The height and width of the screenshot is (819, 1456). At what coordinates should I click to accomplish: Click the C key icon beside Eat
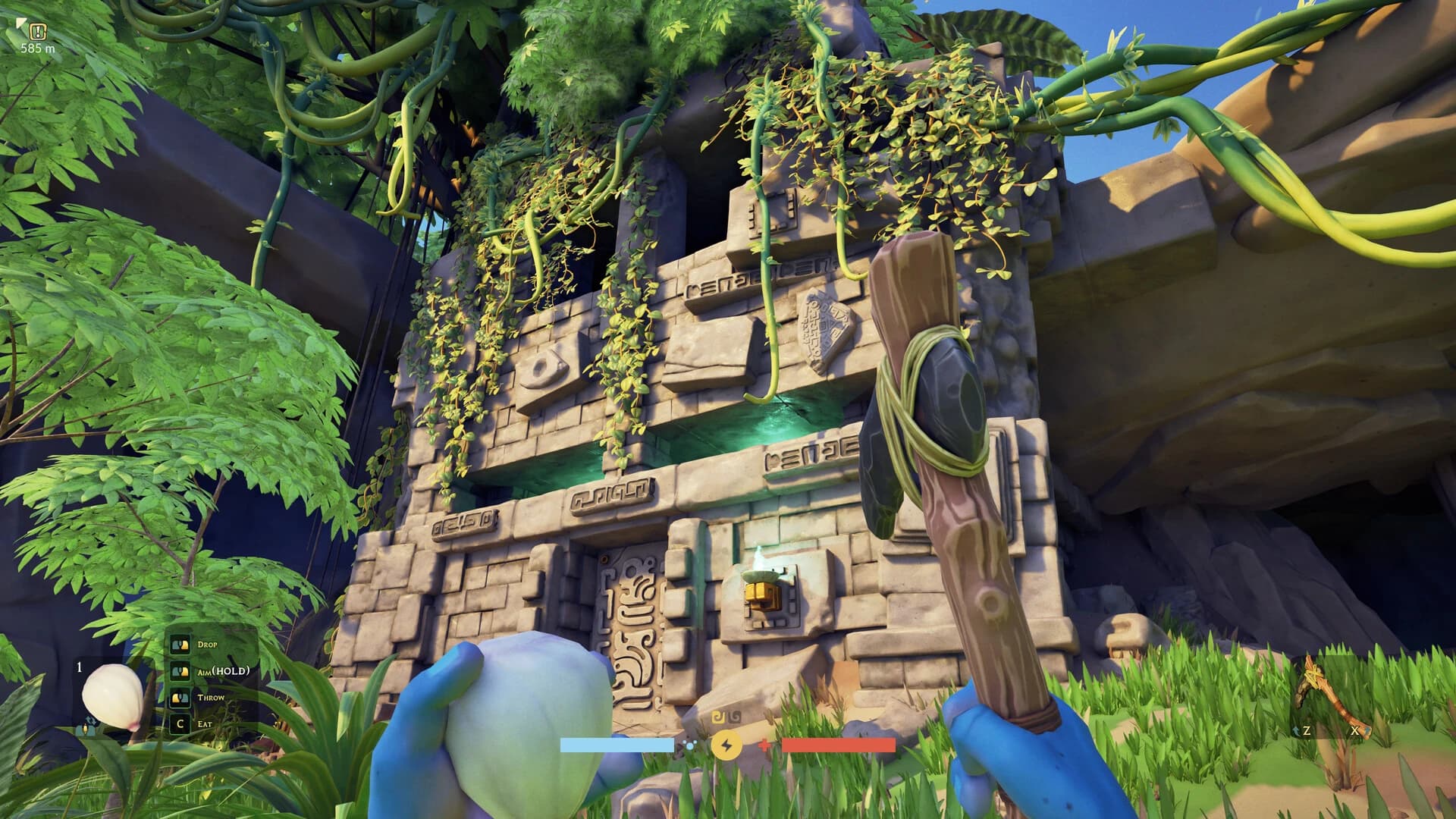180,725
